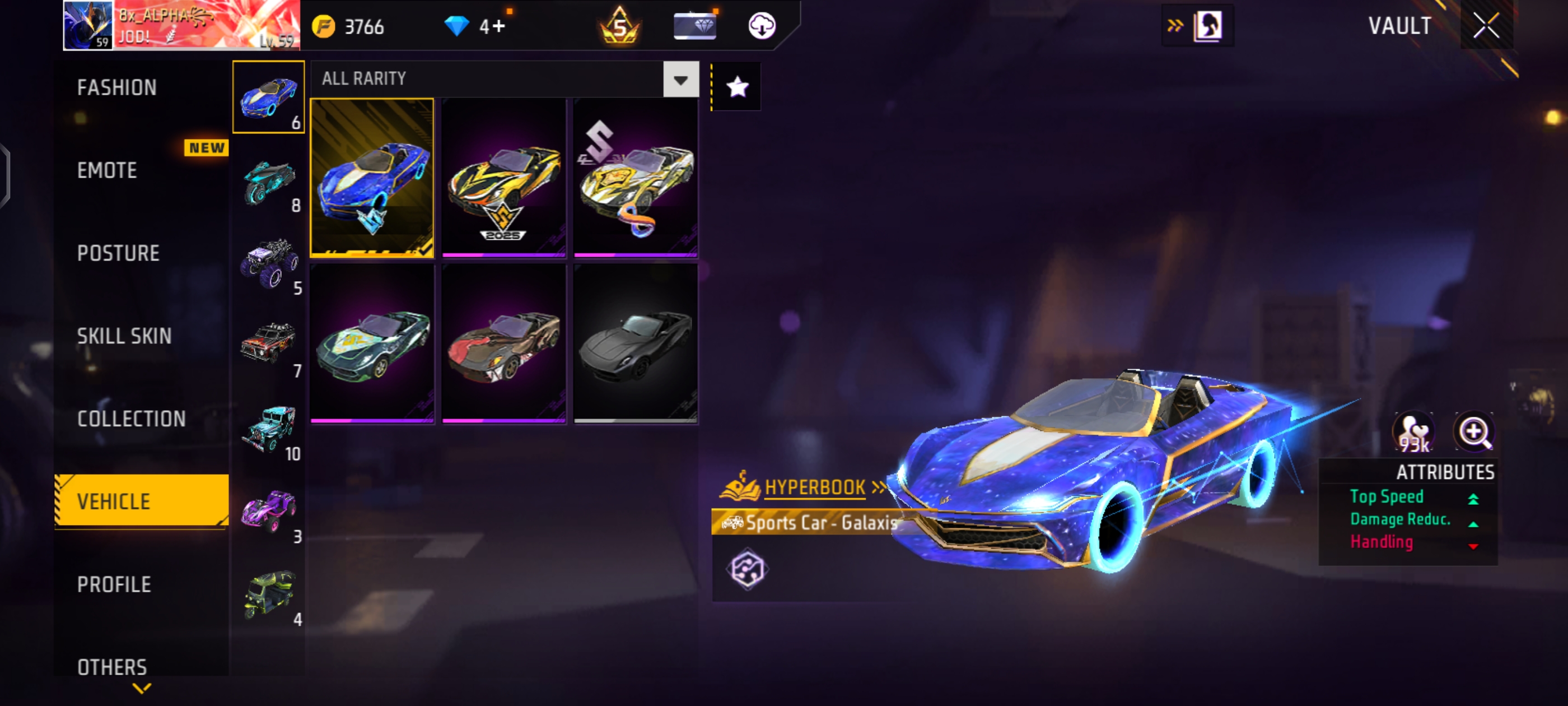Viewport: 1568px width, 706px height.
Task: Open the player profile banner
Action: click(181, 26)
